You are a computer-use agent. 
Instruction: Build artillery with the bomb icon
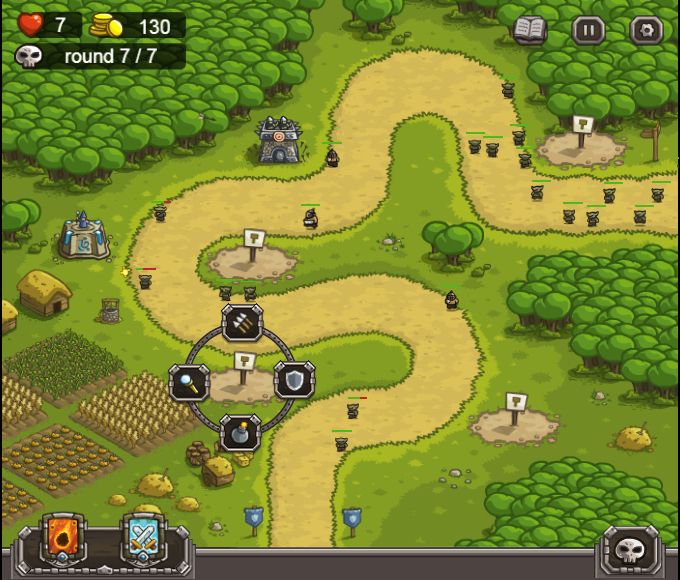(241, 433)
